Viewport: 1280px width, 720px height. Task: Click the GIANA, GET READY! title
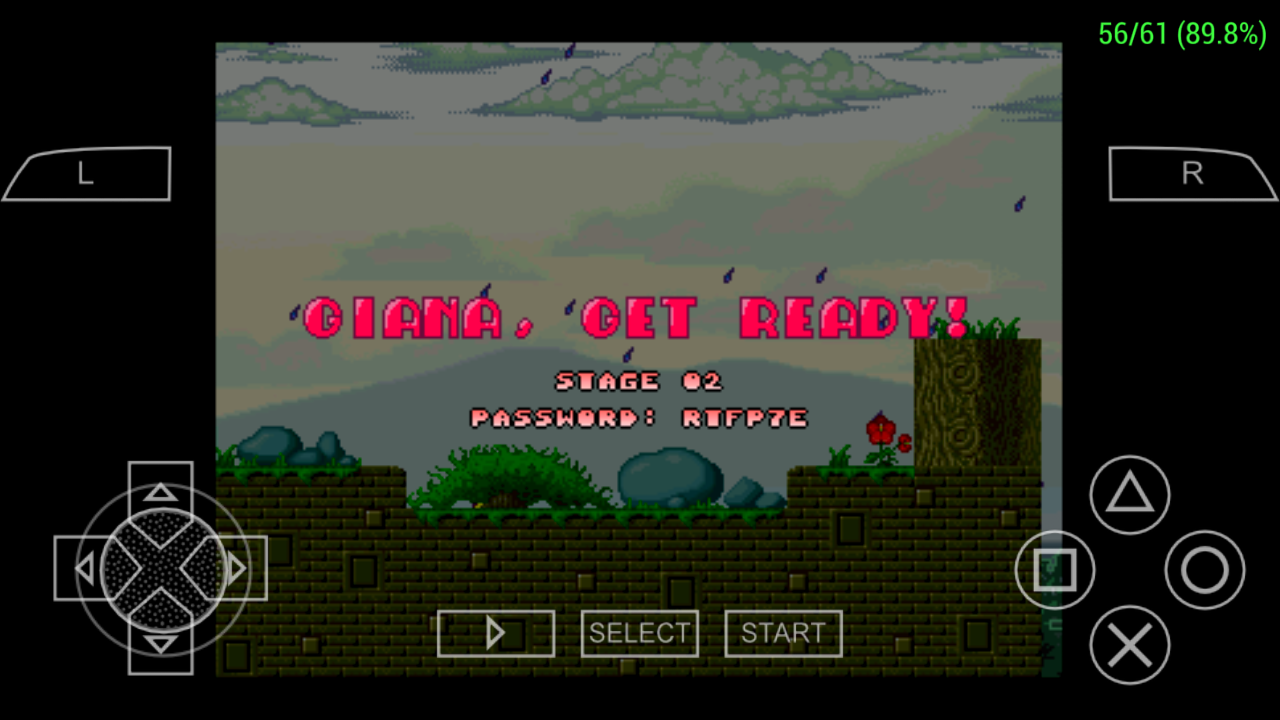pyautogui.click(x=639, y=319)
